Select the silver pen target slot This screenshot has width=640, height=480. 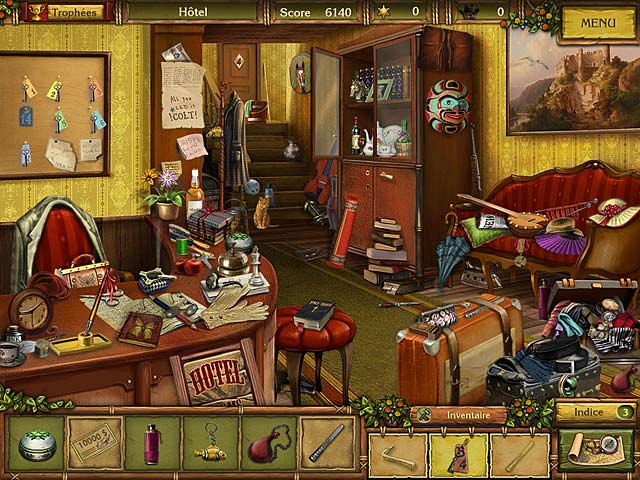(x=326, y=443)
